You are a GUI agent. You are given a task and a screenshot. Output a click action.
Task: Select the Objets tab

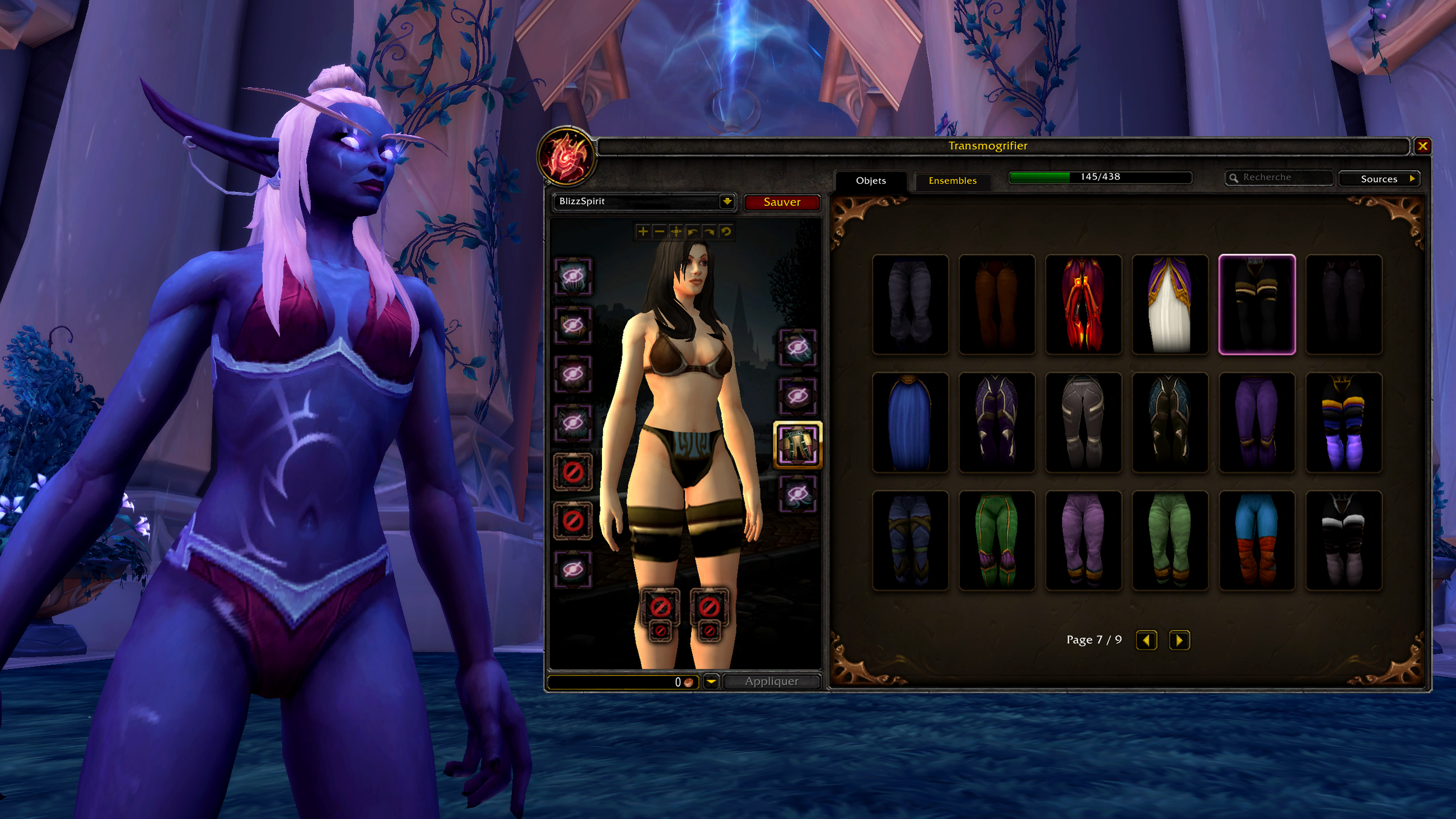pos(870,181)
